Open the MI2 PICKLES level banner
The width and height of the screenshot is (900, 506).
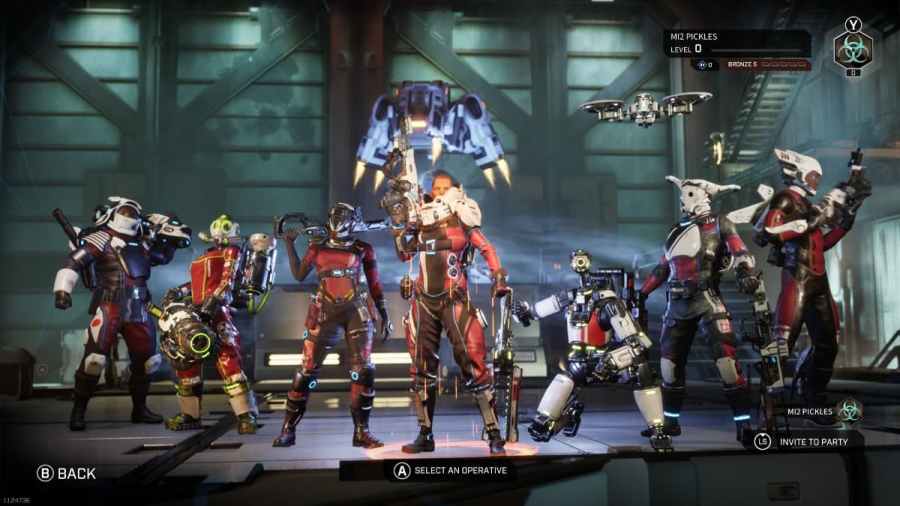pyautogui.click(x=738, y=43)
